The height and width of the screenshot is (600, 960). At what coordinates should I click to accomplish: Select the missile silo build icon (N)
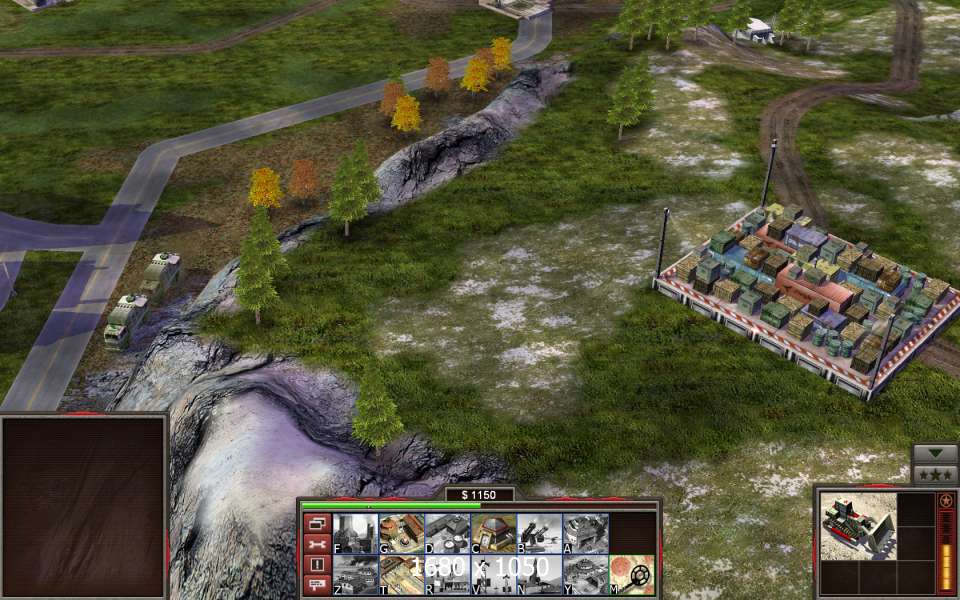pos(539,575)
